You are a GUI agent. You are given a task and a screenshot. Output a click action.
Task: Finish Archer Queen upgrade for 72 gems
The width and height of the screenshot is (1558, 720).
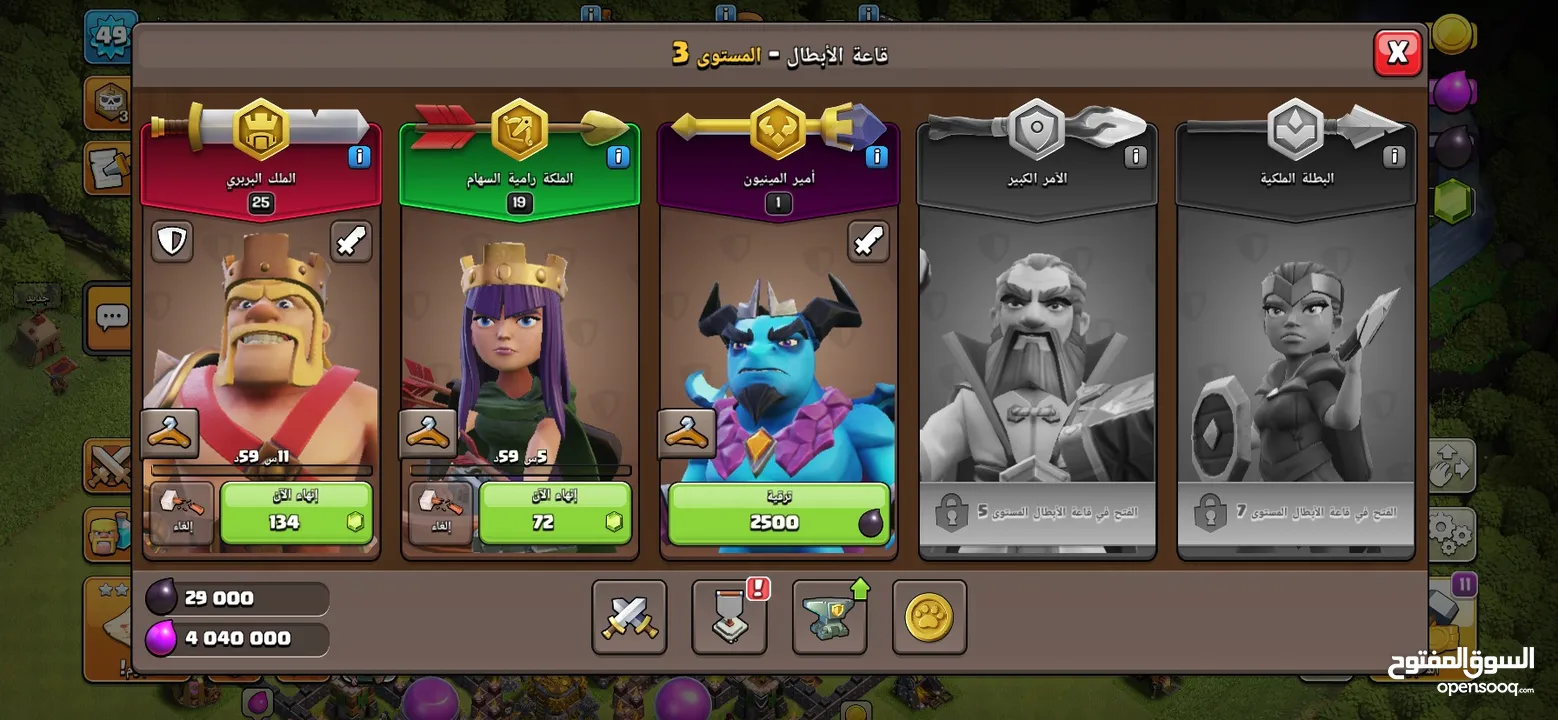pyautogui.click(x=555, y=513)
